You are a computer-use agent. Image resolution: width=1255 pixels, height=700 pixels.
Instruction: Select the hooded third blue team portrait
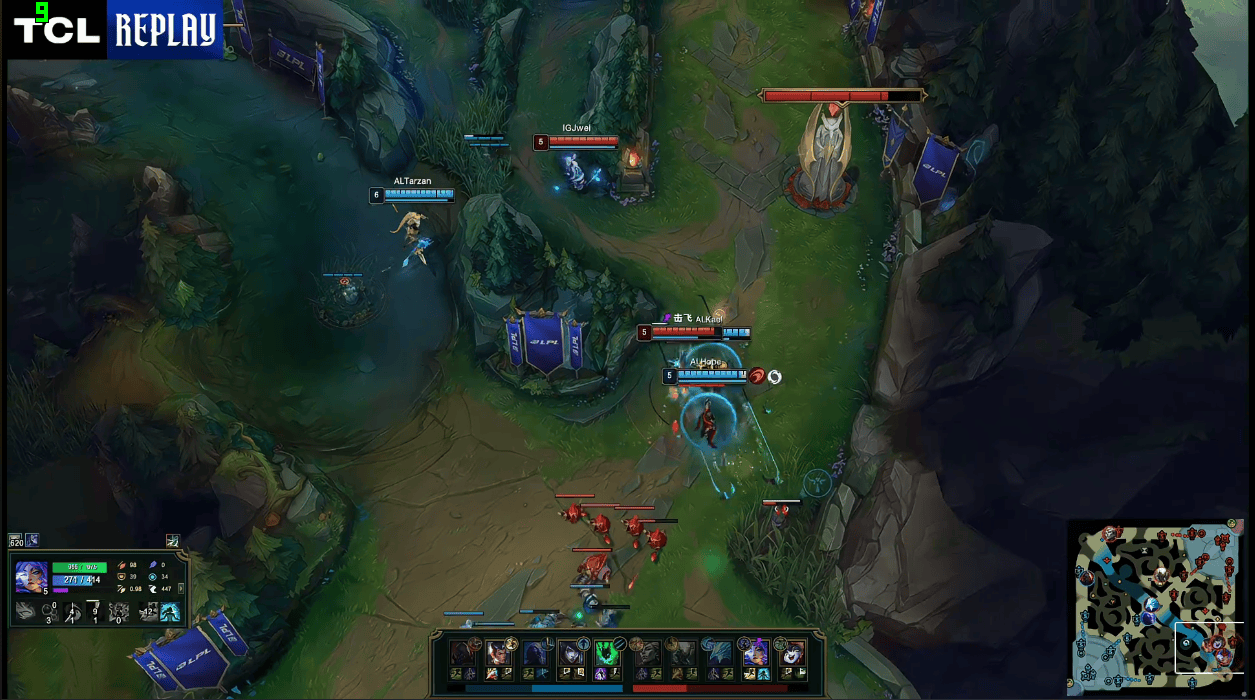(x=535, y=654)
